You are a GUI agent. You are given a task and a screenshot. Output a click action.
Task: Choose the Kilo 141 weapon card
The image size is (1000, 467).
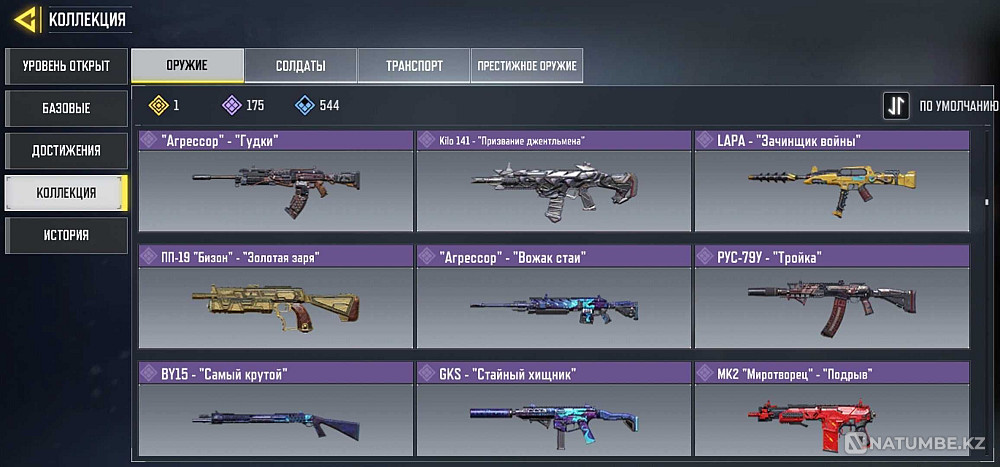[x=553, y=181]
